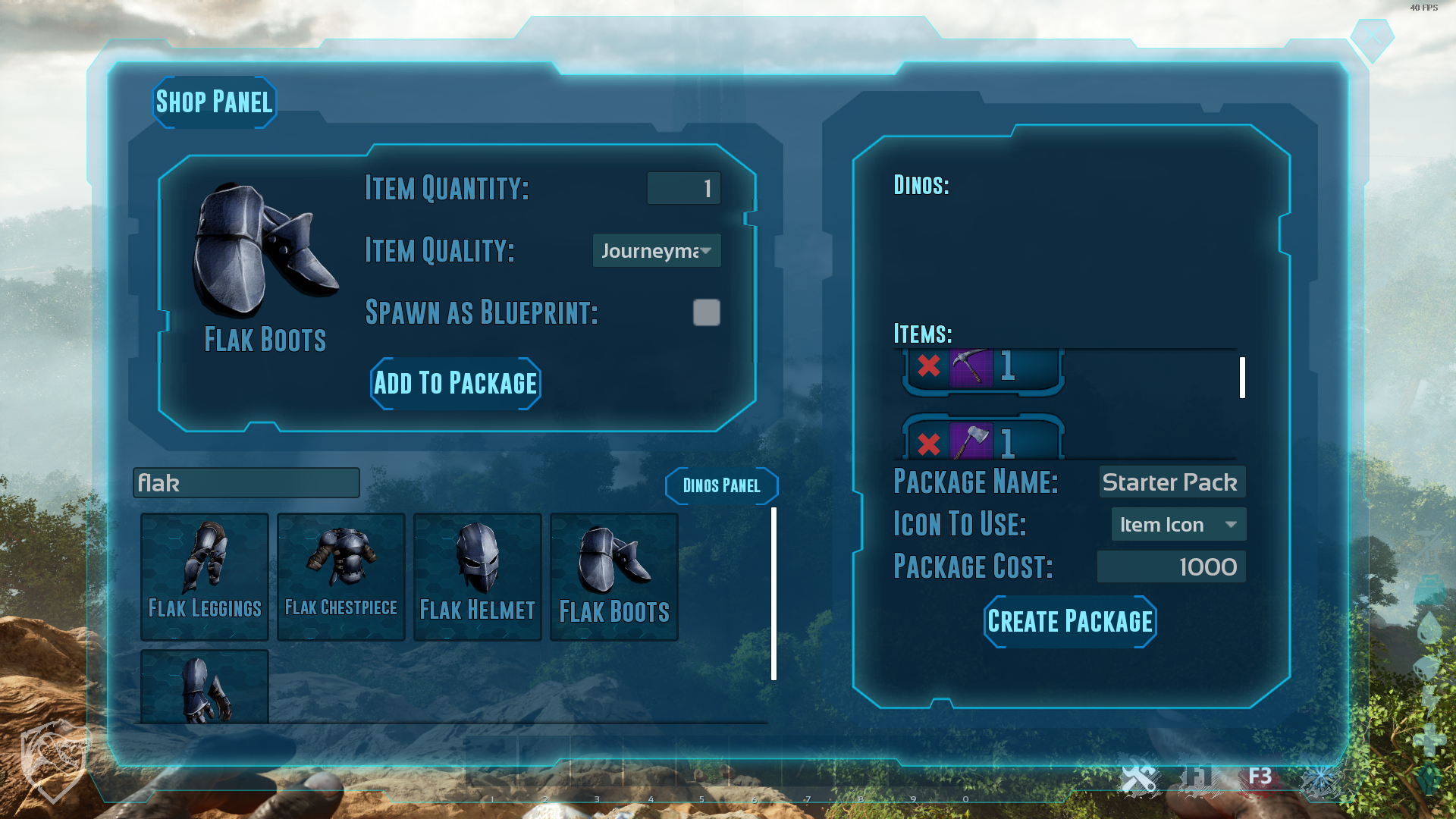Image resolution: width=1456 pixels, height=819 pixels.
Task: Open the Shop Panel tab
Action: (214, 102)
